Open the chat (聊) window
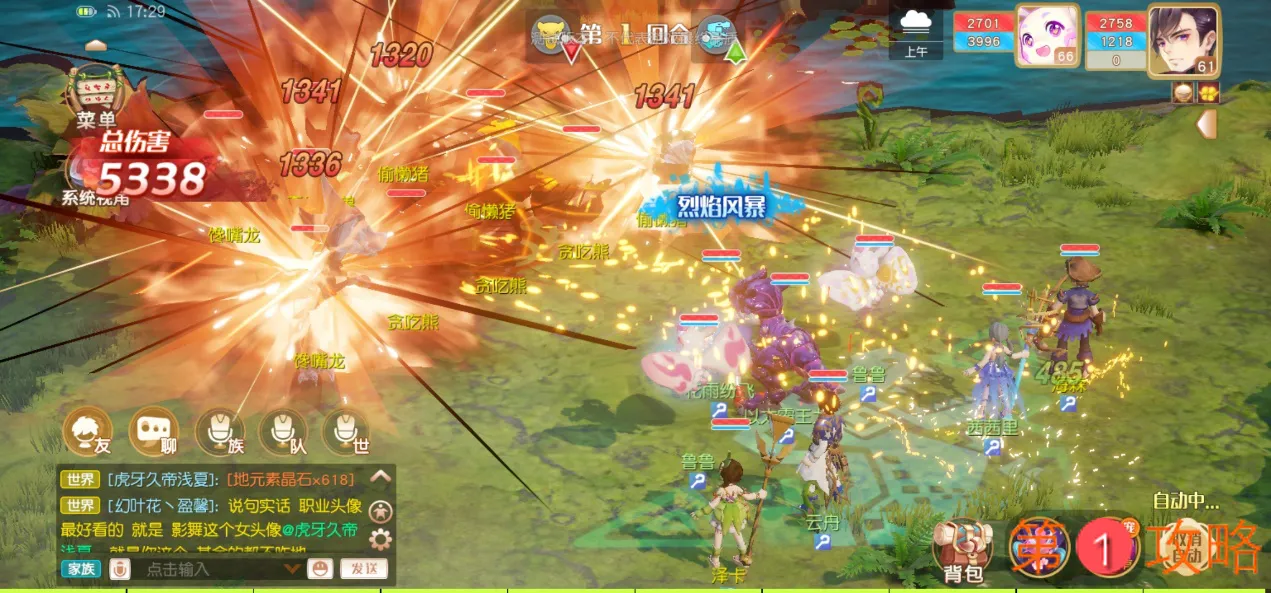1271x593 pixels. coord(153,432)
